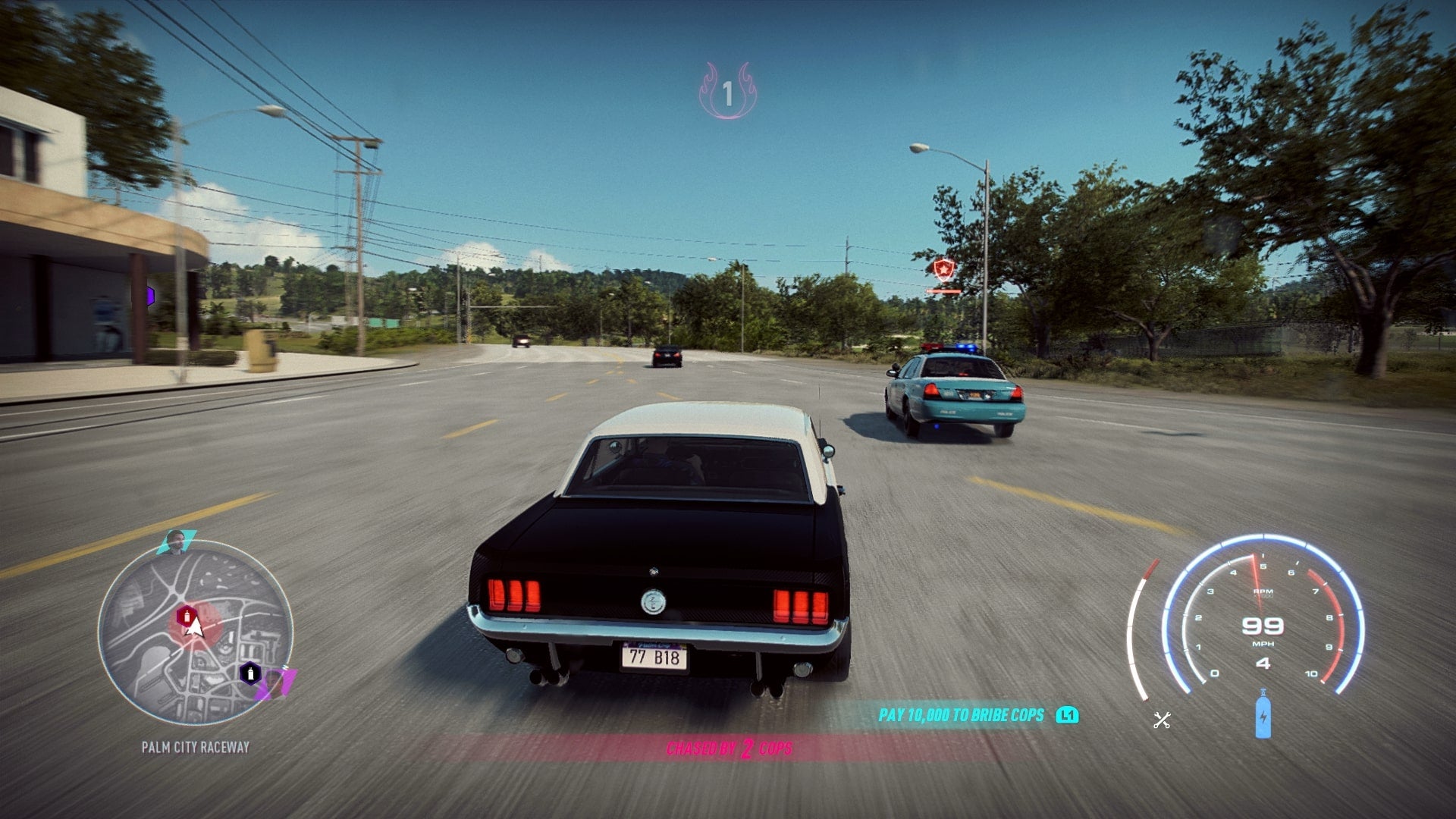Click the L1 button badge next to bribe prompt
The image size is (1456, 819).
click(x=1067, y=714)
